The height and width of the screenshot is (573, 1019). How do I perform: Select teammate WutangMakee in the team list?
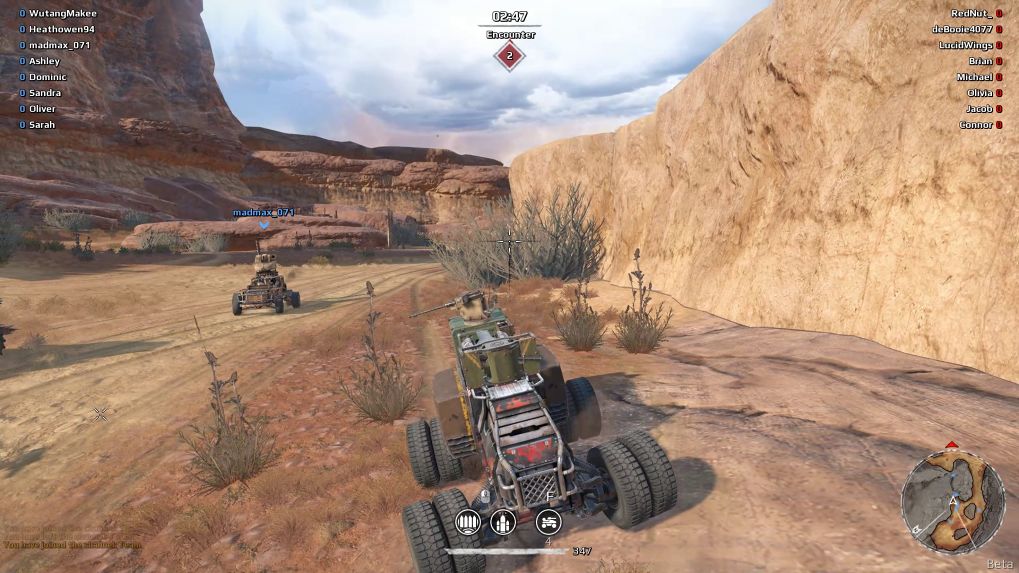pos(64,13)
